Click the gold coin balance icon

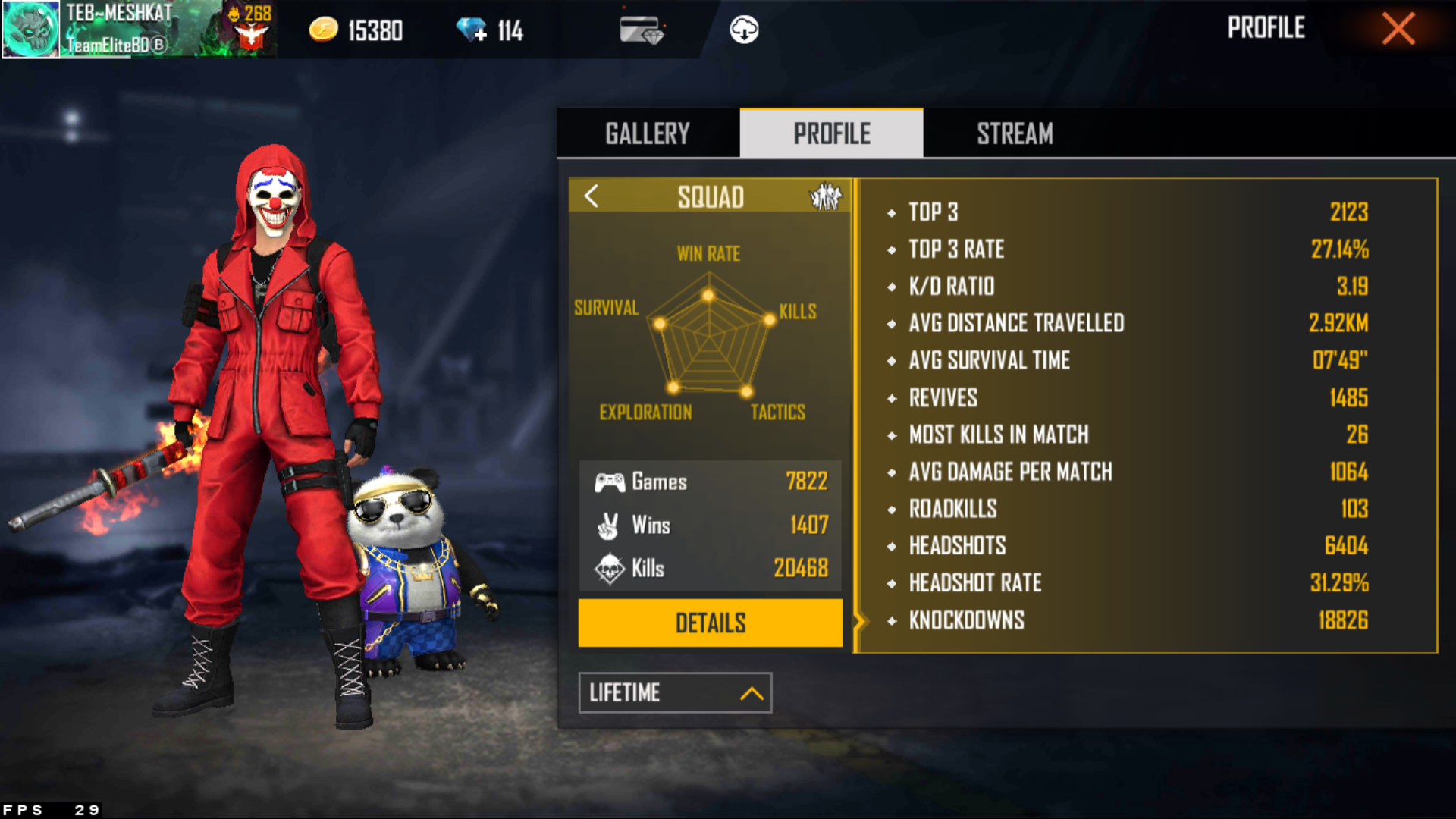[324, 30]
